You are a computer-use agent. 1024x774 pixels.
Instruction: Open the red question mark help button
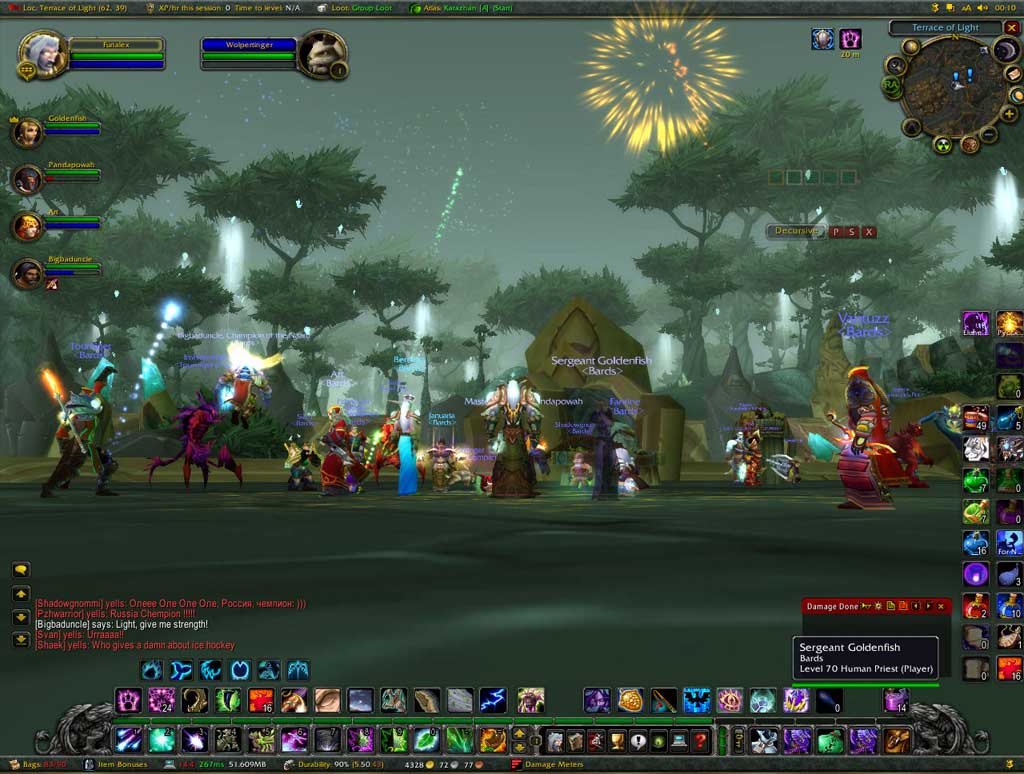point(701,741)
